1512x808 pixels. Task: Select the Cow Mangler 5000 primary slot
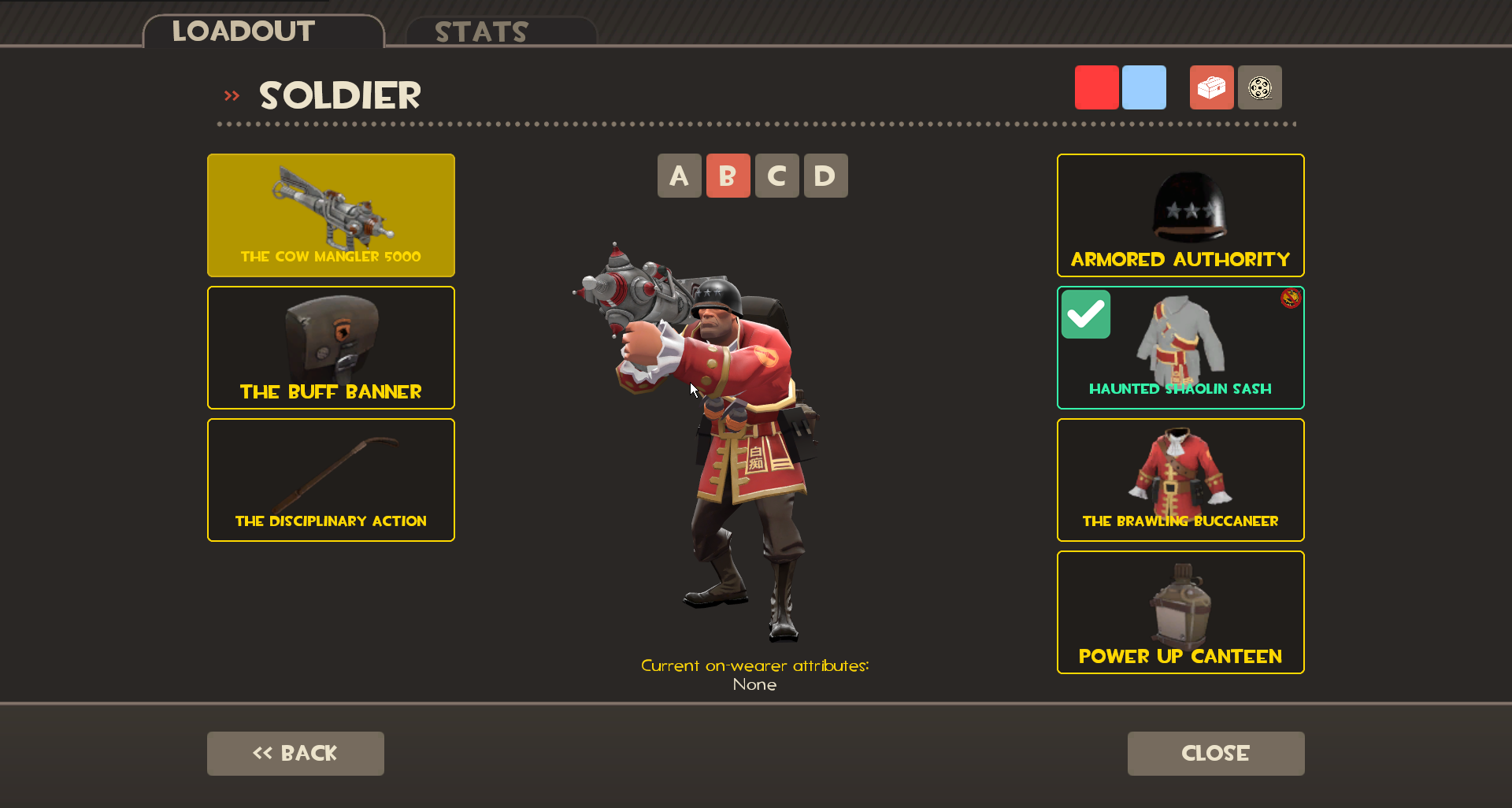[330, 215]
